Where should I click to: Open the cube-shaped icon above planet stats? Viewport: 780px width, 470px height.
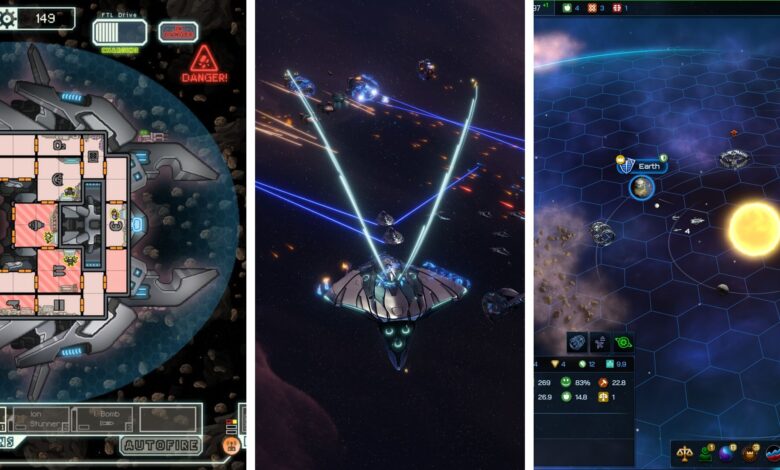click(x=578, y=343)
